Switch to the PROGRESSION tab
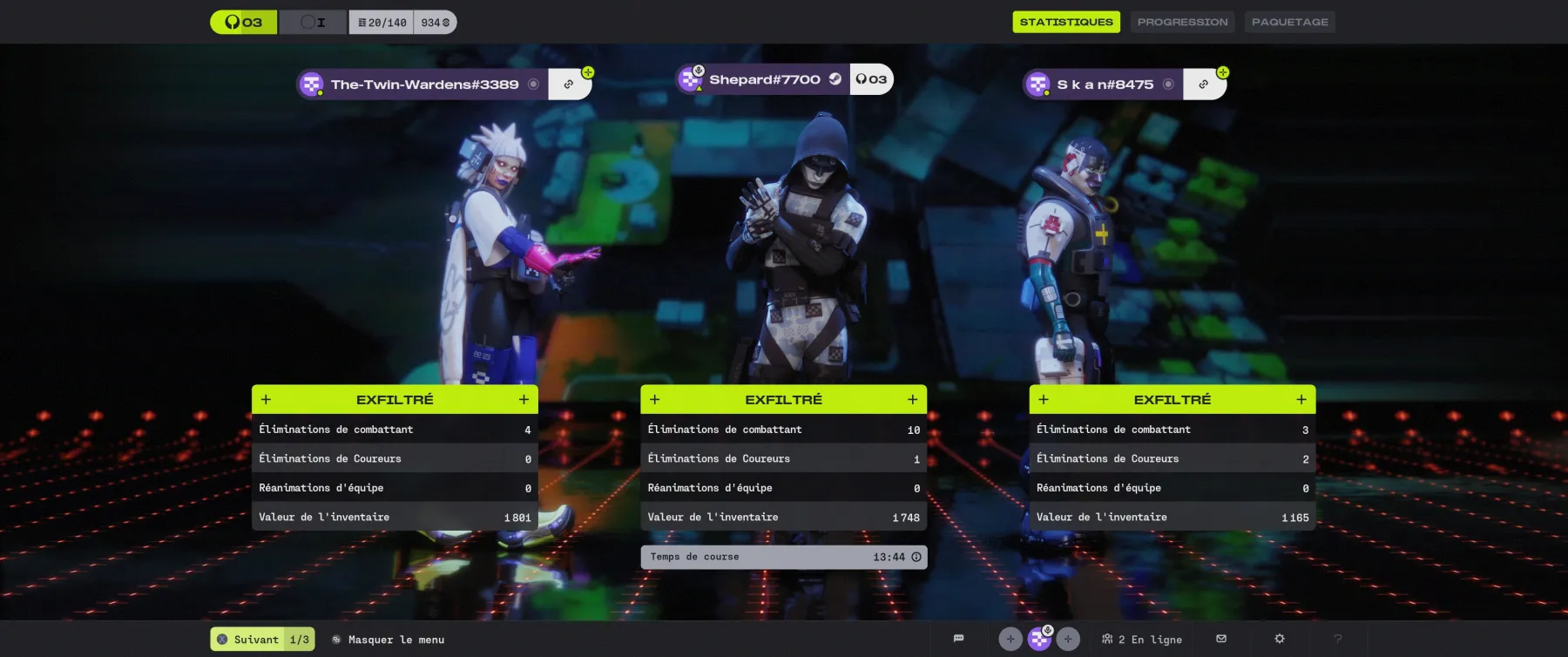The width and height of the screenshot is (1568, 657). (1182, 22)
